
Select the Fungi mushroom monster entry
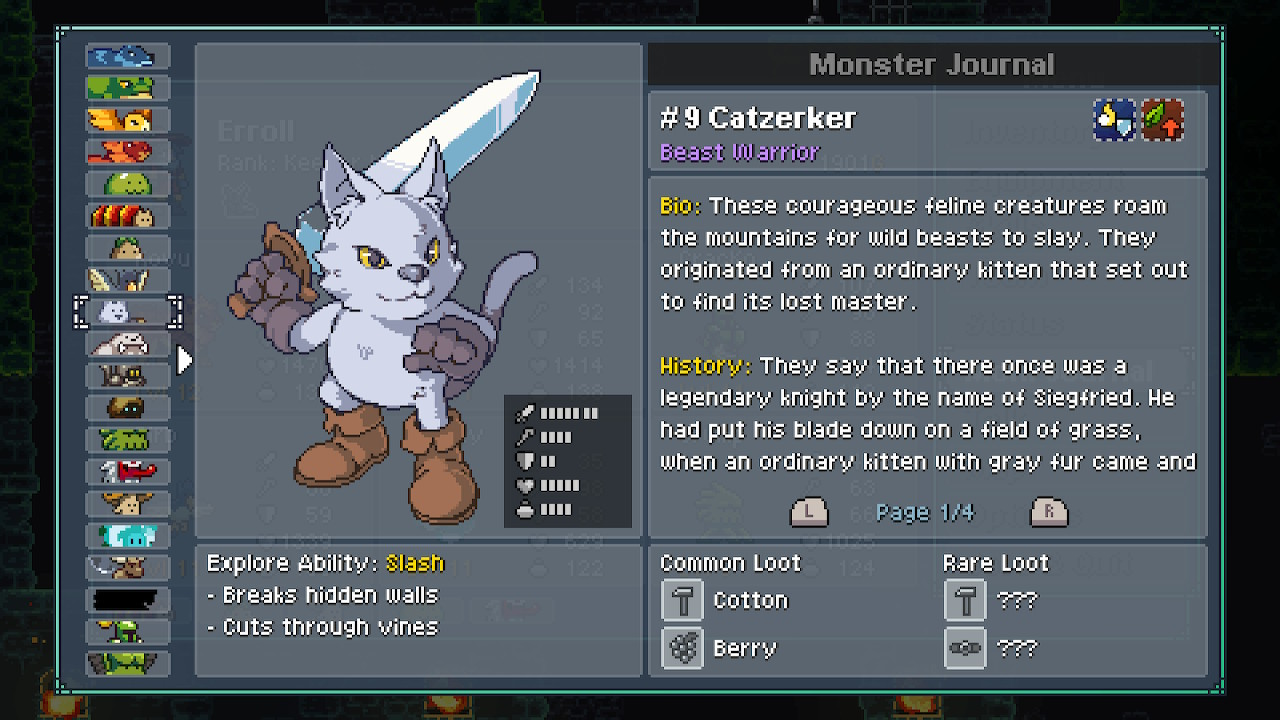(x=127, y=504)
